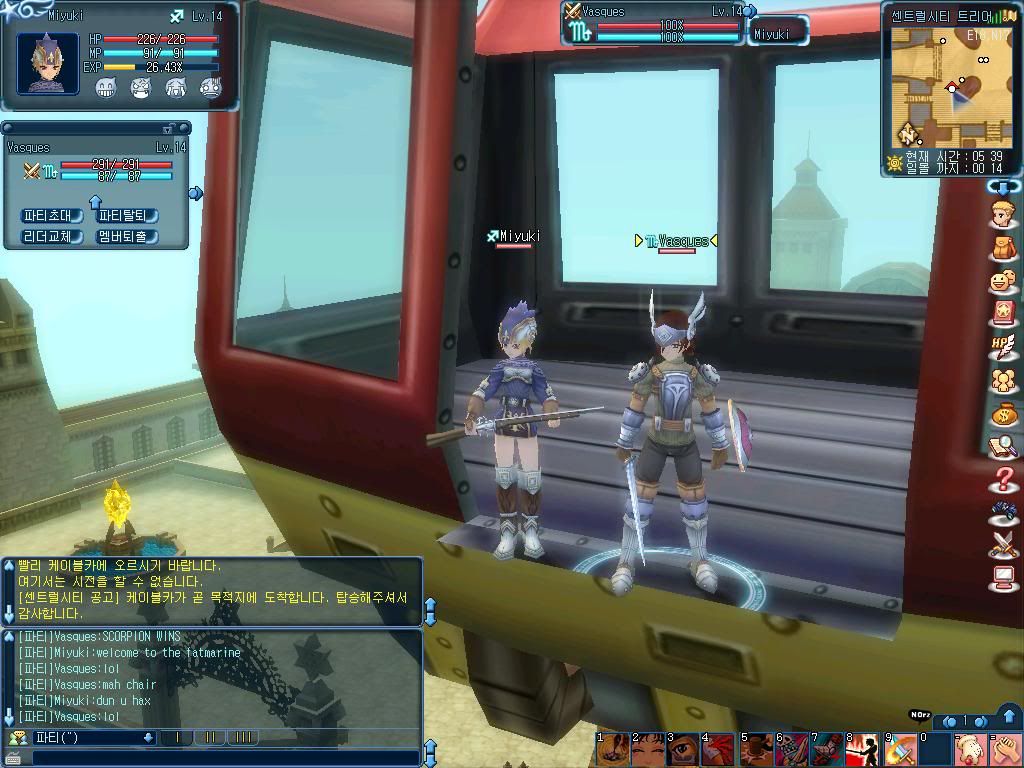Choose the 멤버퇴출 kick member button
The width and height of the screenshot is (1024, 768).
[x=126, y=237]
